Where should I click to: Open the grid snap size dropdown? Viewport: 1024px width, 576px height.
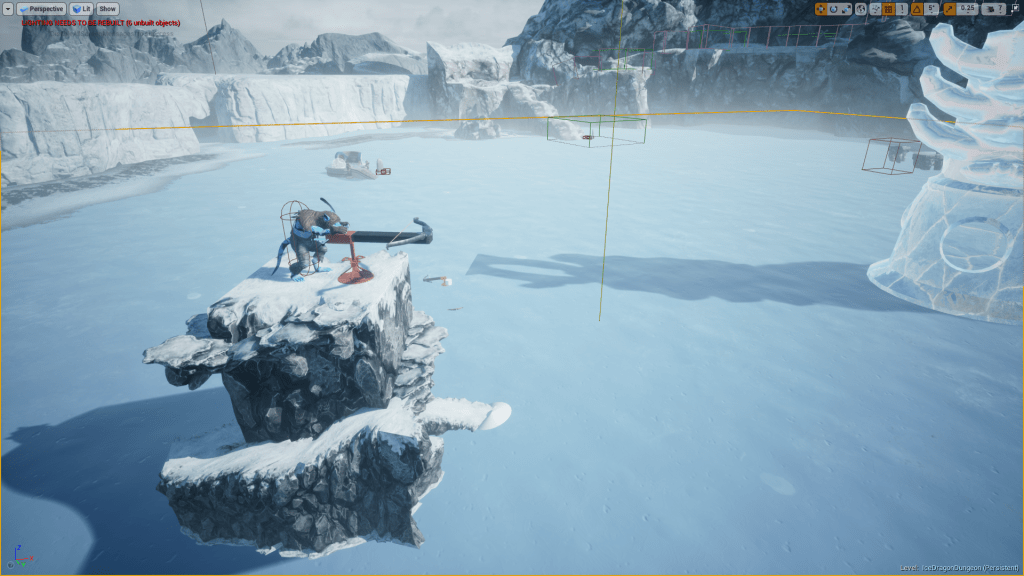[901, 8]
